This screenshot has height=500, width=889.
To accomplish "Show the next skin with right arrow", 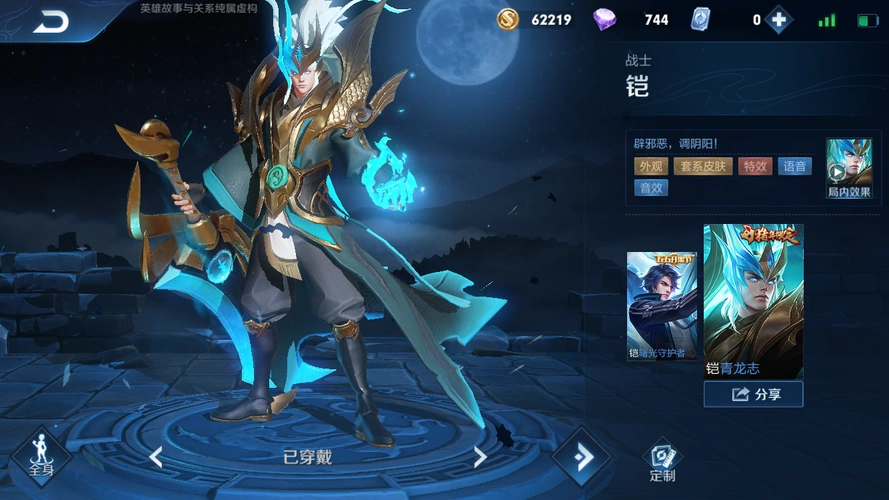I will click(480, 457).
